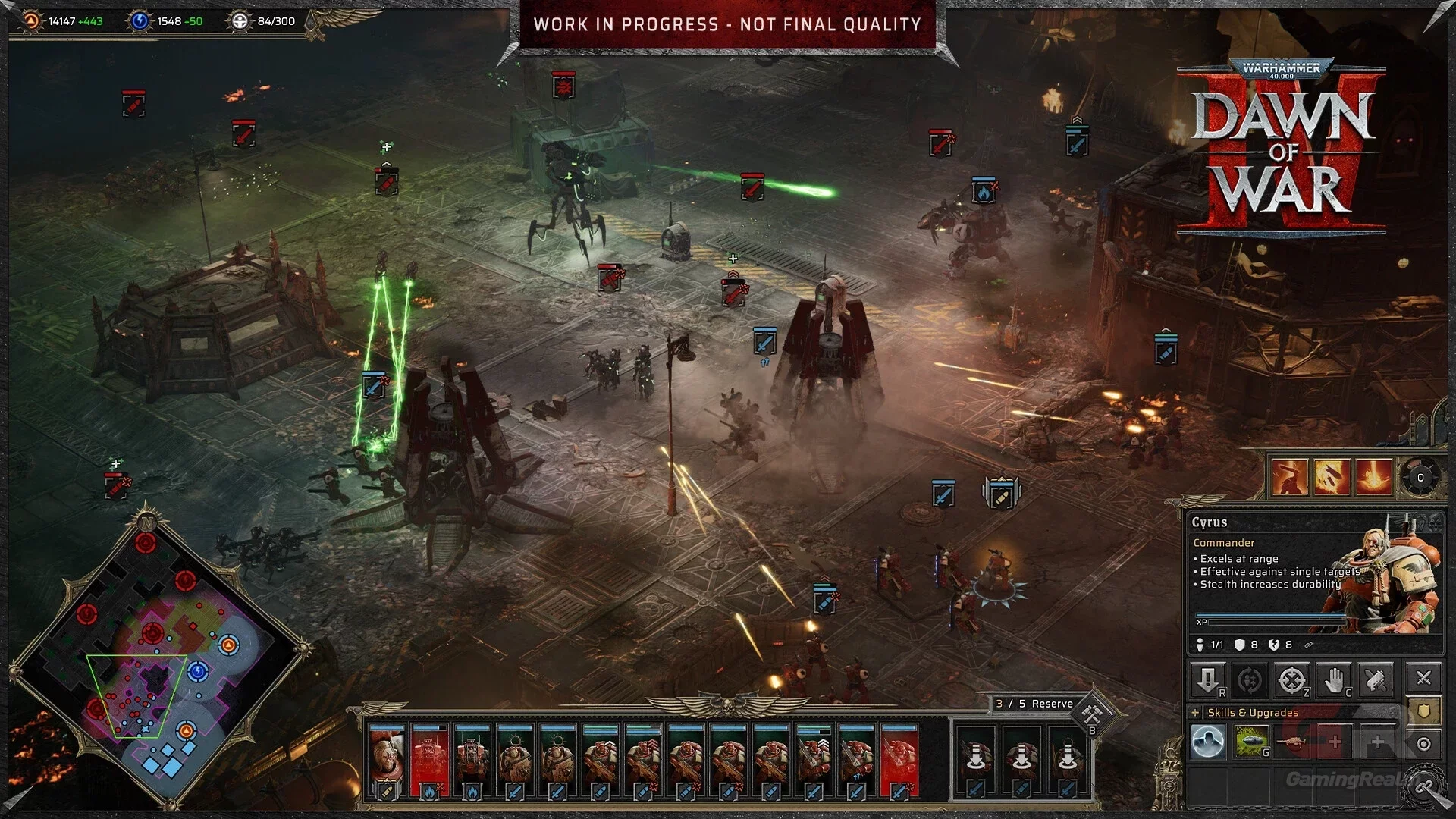Click the leftmost red commander ability icon
Image resolution: width=1456 pixels, height=819 pixels.
(x=1289, y=476)
